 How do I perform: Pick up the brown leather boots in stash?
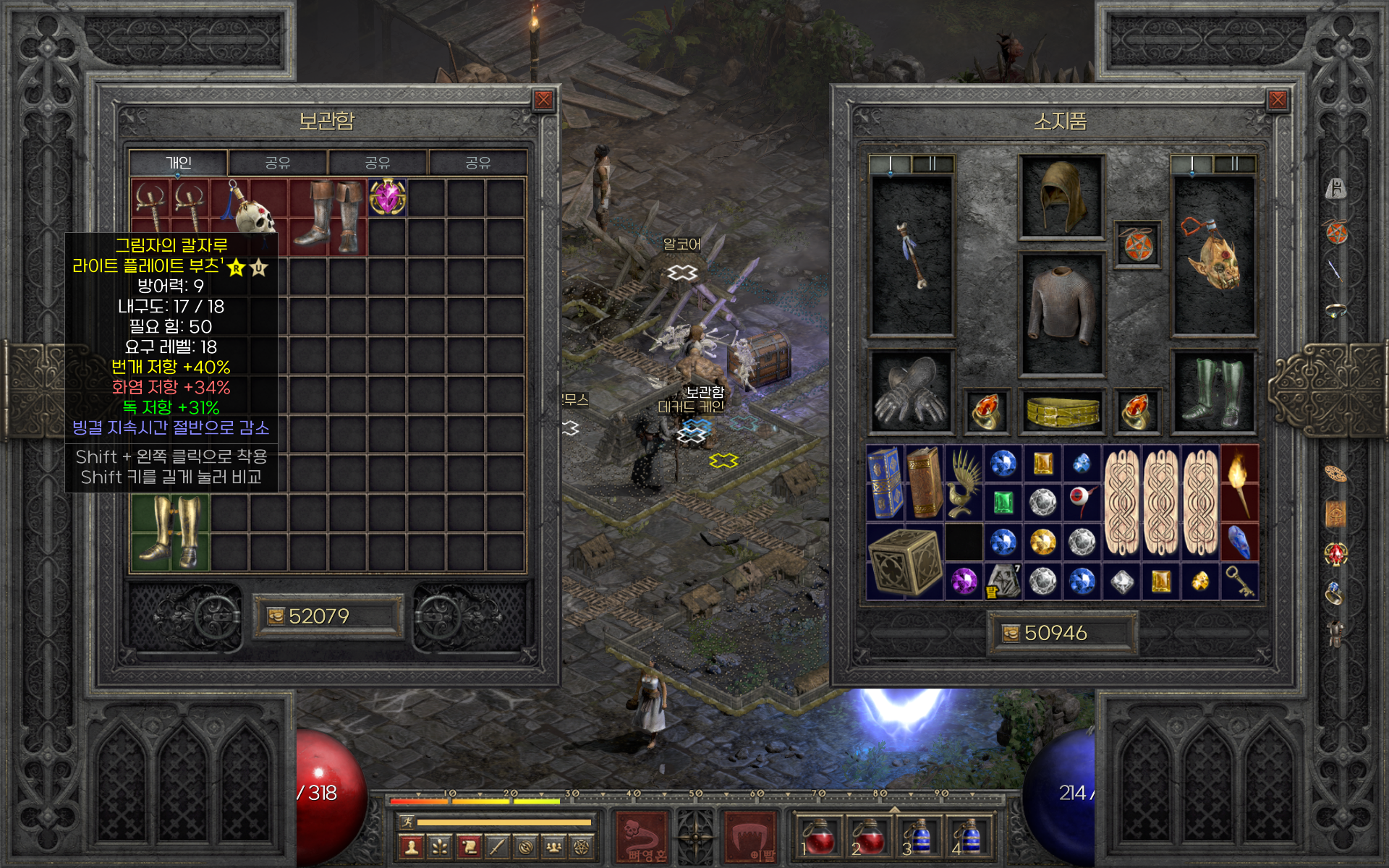tap(329, 217)
